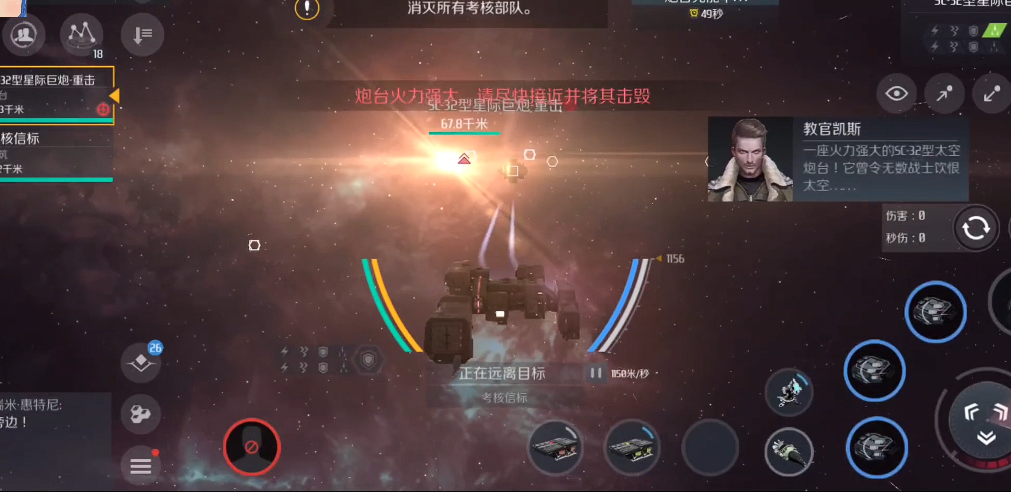Open the hexagon cubes icon
The width and height of the screenshot is (1011, 492).
point(141,414)
